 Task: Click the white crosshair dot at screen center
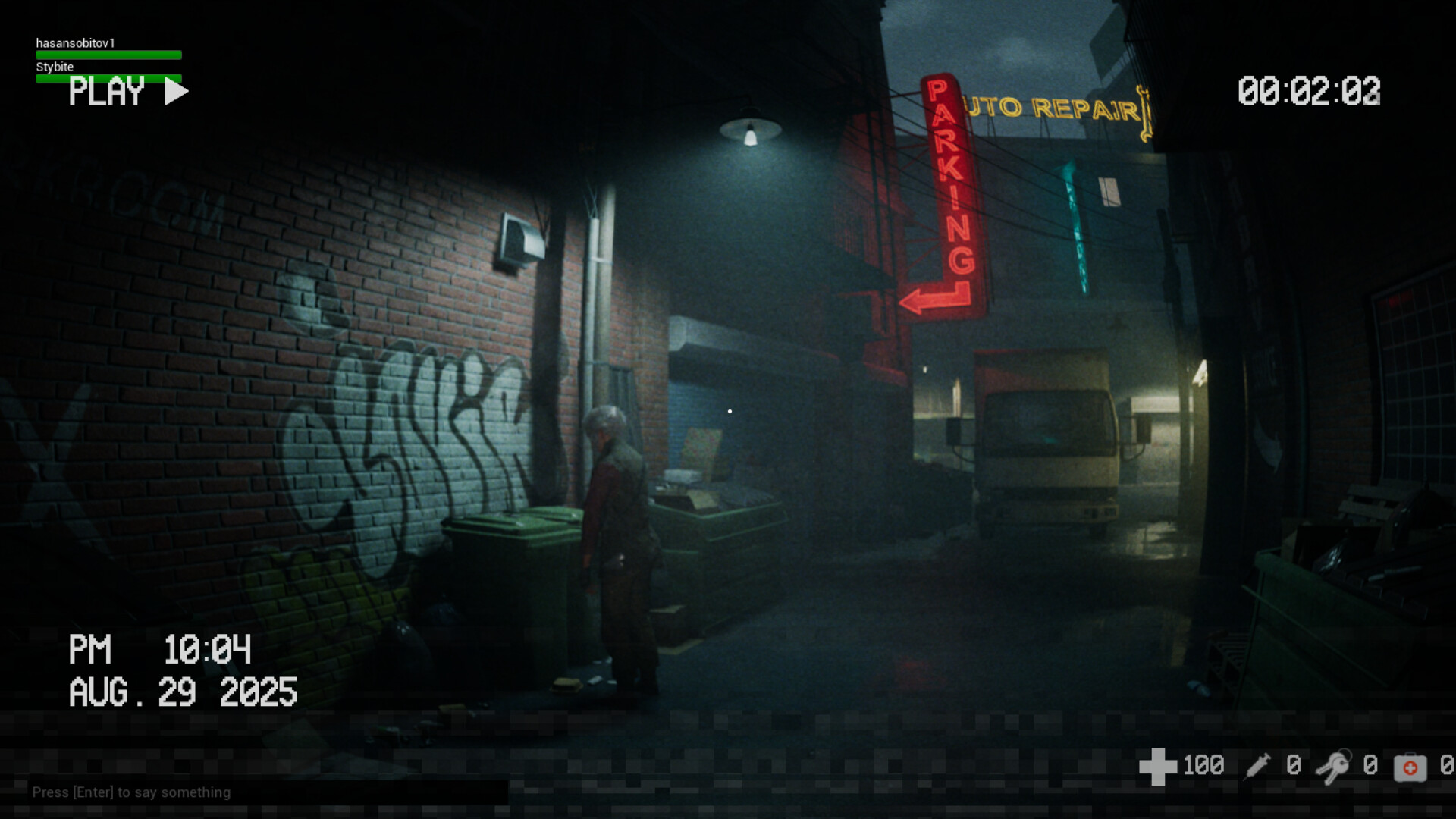729,410
